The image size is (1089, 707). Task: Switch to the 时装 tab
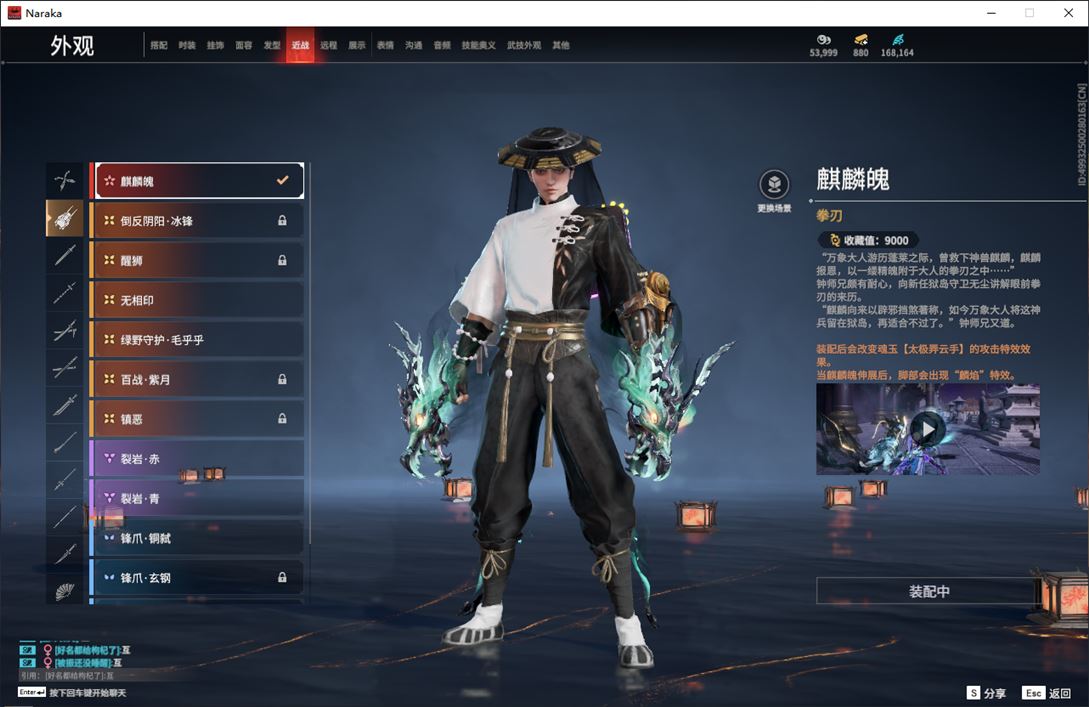pos(187,46)
